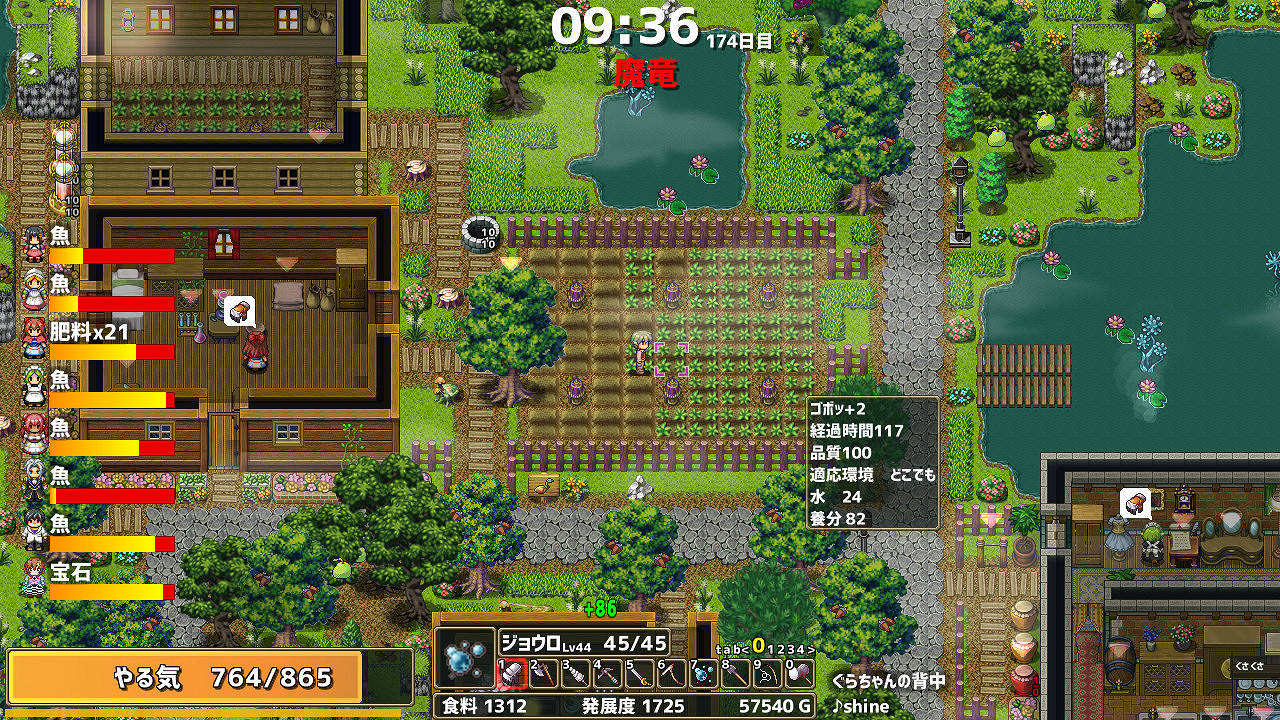
Task: Click the left arrow before the tab numbers
Action: coord(746,649)
